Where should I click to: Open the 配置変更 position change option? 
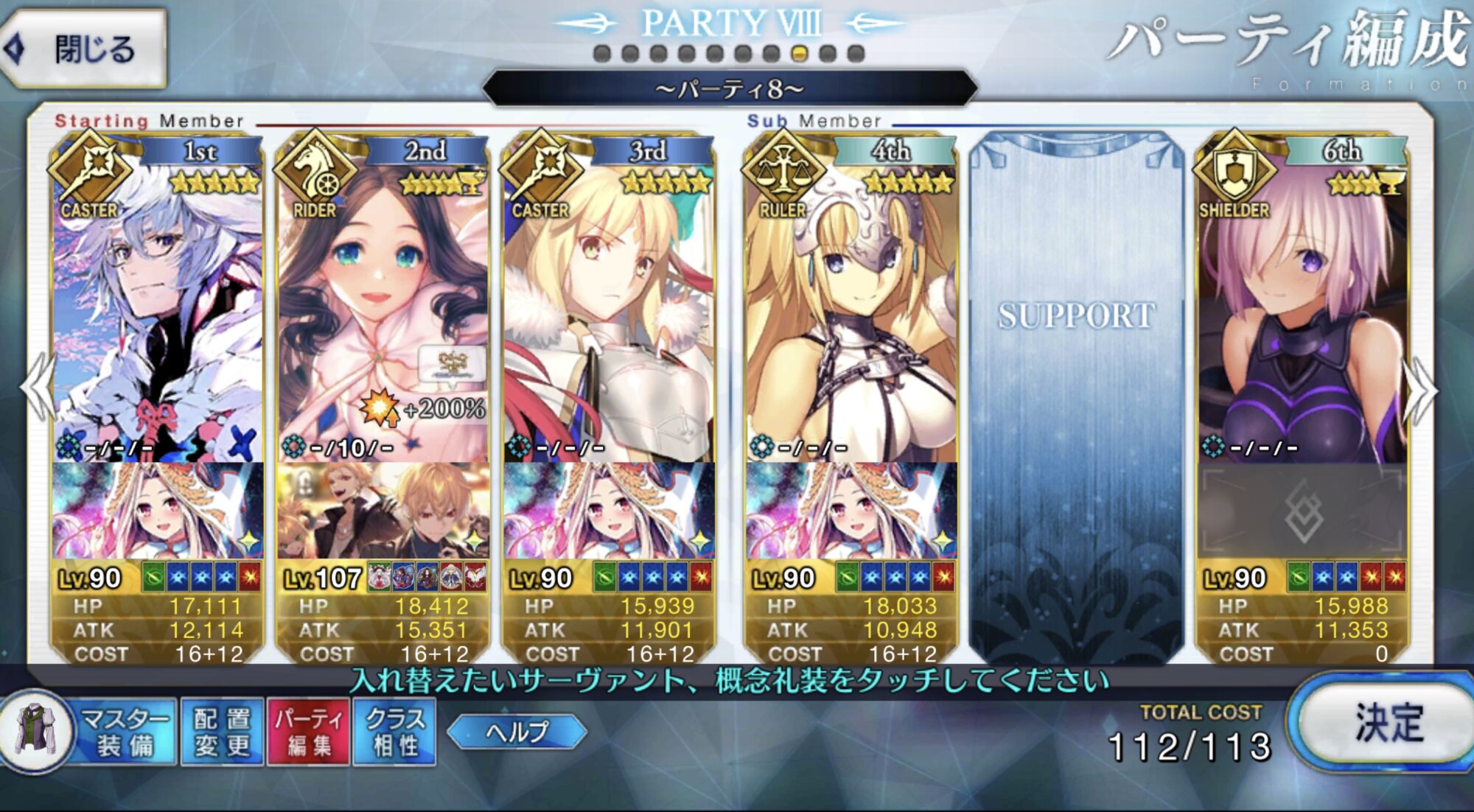tap(222, 732)
